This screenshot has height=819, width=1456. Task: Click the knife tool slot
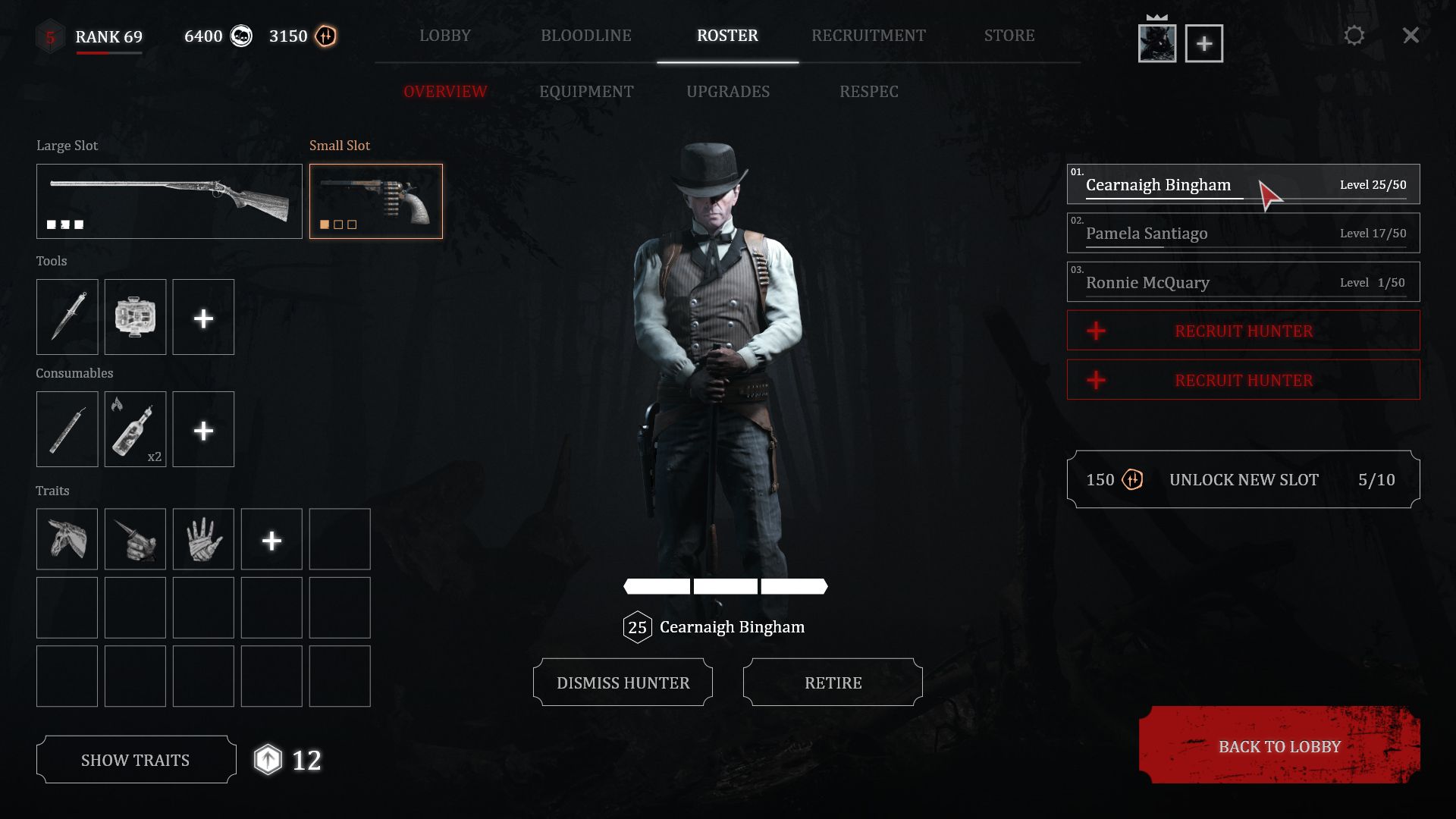click(x=67, y=317)
